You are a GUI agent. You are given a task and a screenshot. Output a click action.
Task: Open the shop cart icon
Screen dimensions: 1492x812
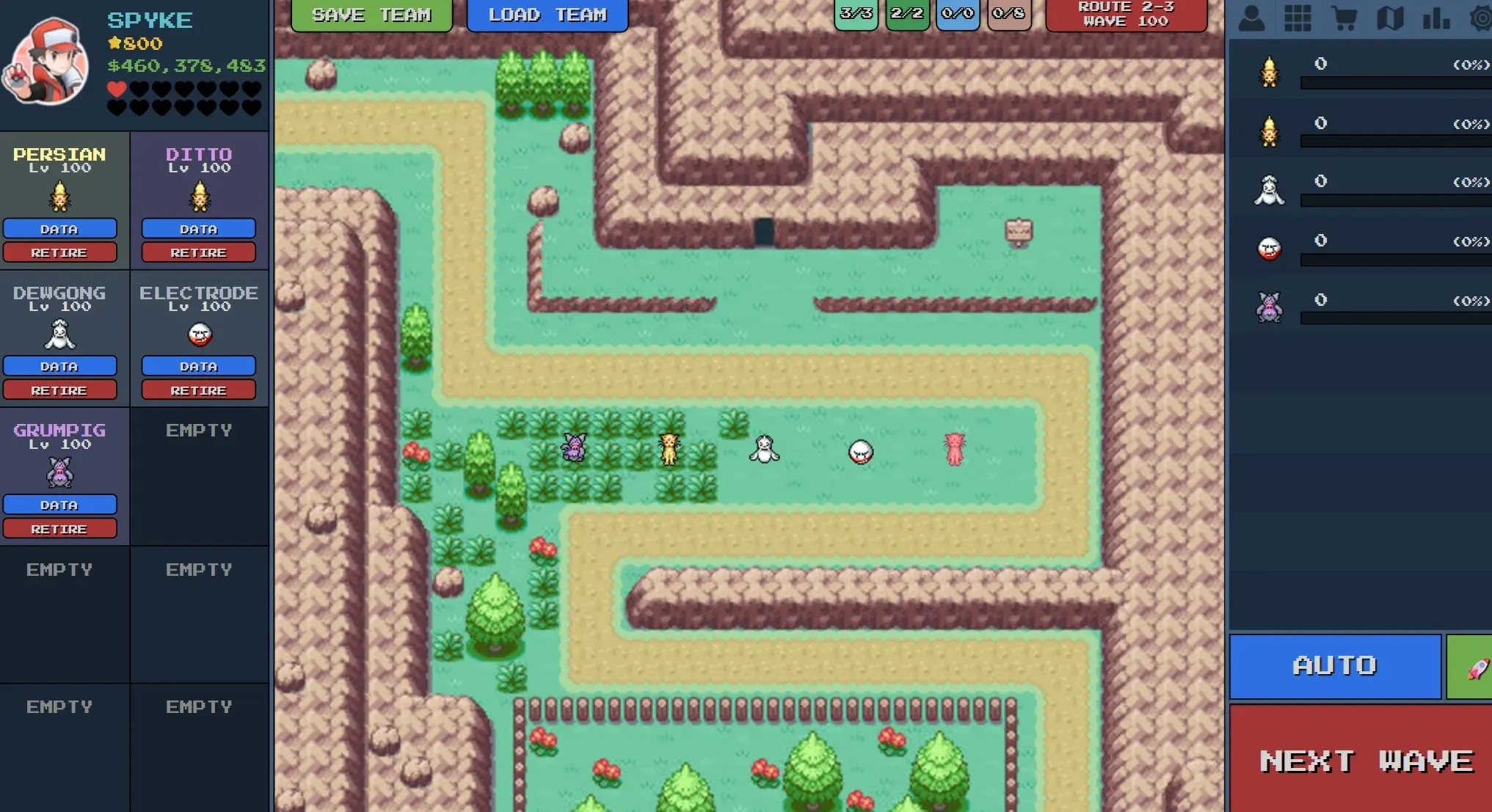click(x=1344, y=18)
